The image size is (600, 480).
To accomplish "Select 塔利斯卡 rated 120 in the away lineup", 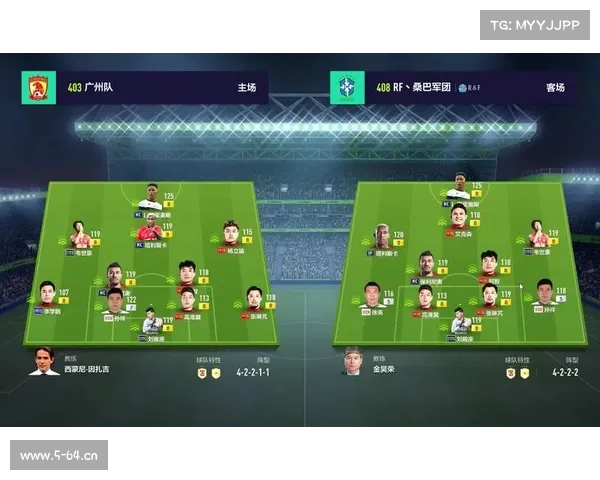I will pyautogui.click(x=383, y=238).
